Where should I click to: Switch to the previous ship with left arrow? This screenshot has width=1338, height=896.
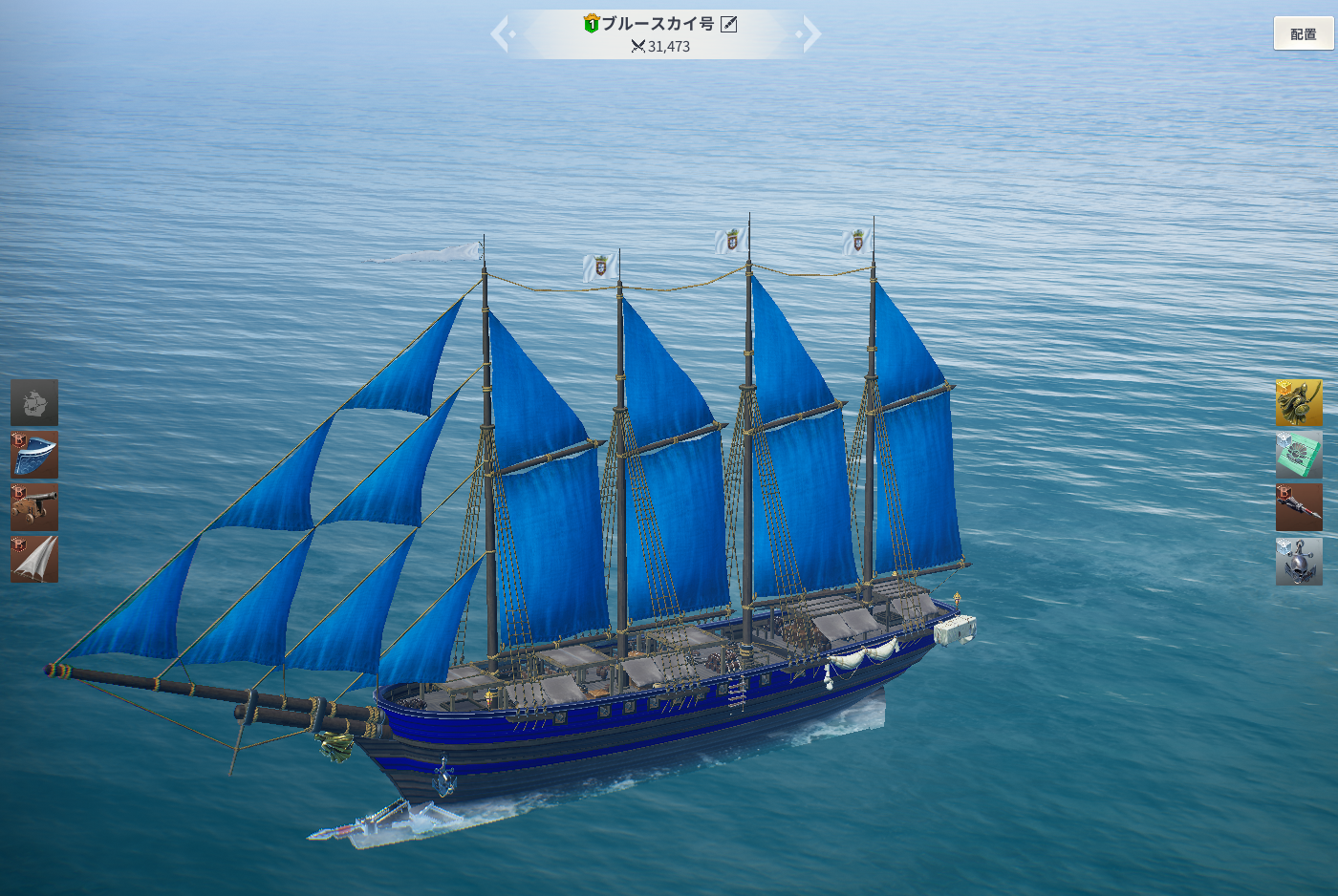tap(502, 34)
